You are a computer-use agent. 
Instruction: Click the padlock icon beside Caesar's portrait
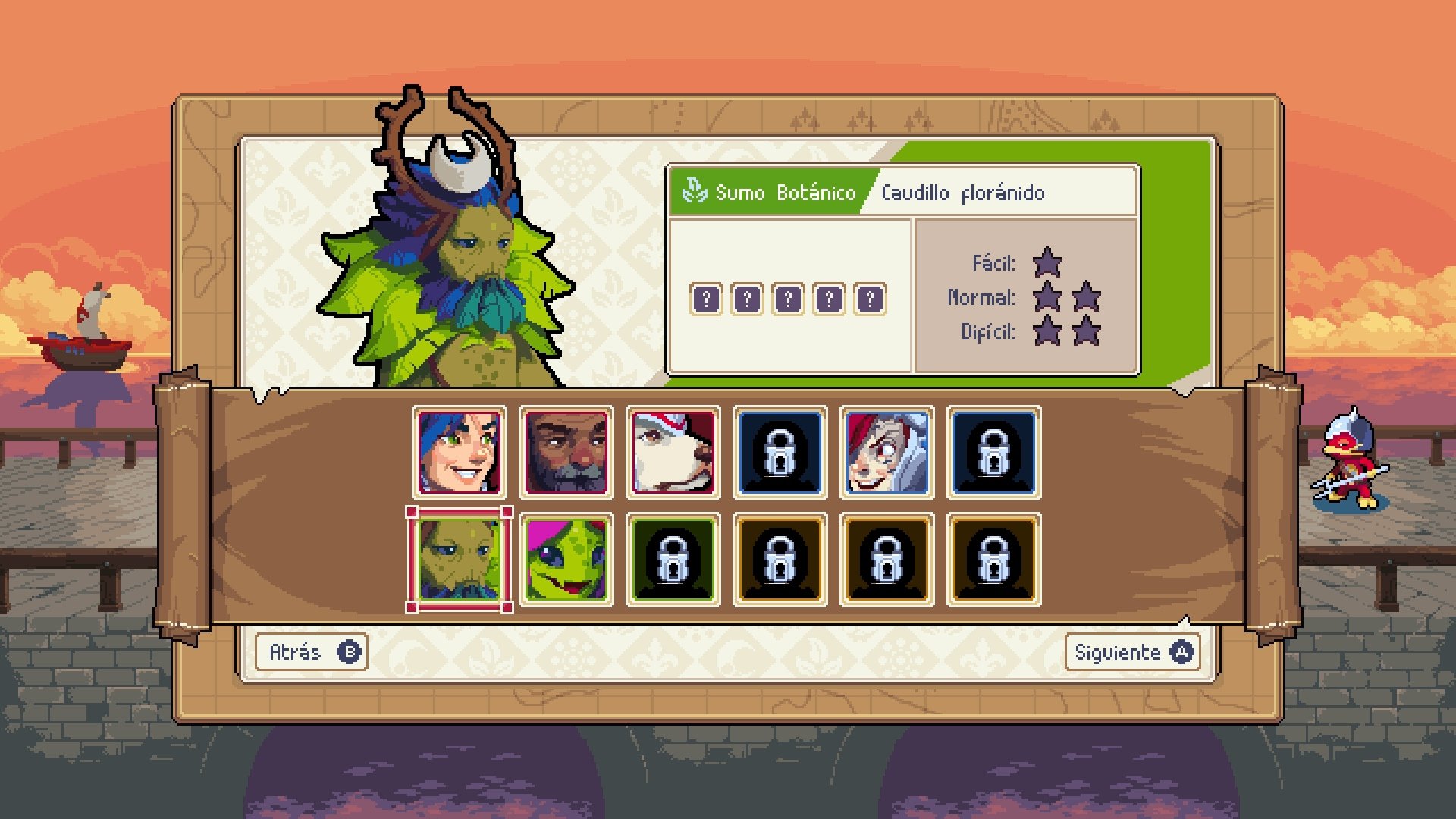tap(780, 453)
